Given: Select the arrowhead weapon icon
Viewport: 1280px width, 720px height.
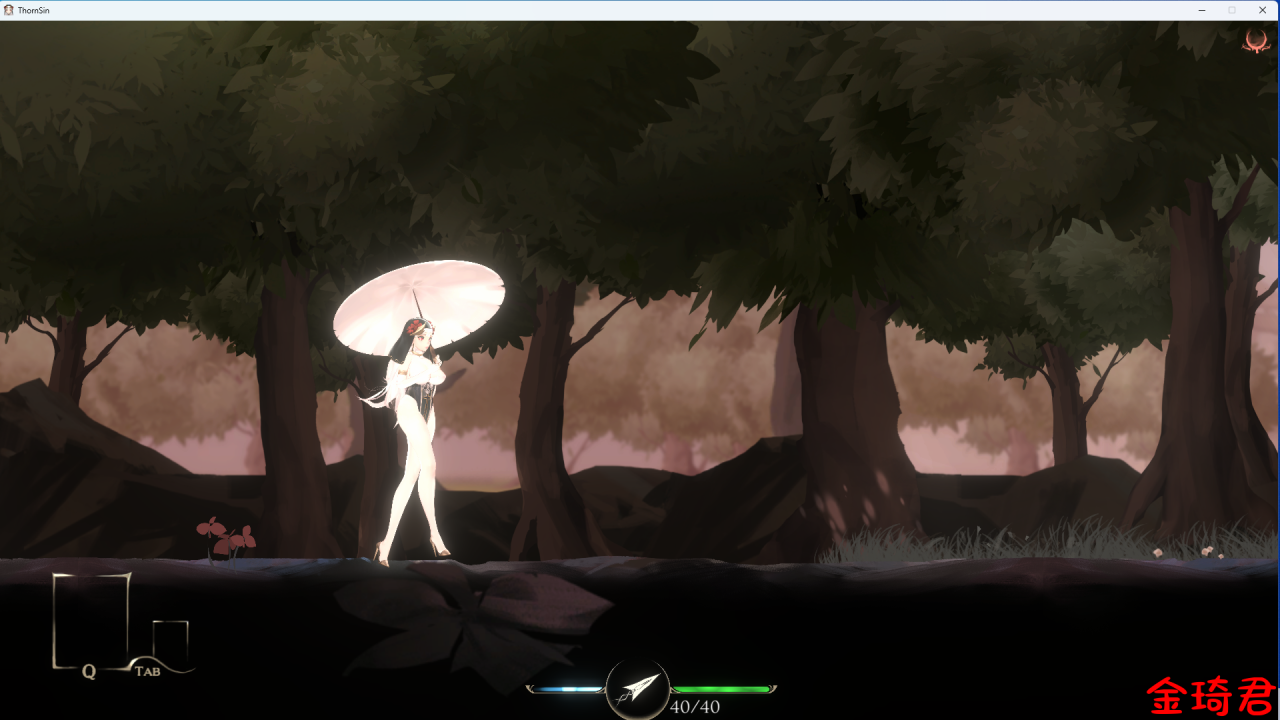Looking at the screenshot, I should (637, 688).
